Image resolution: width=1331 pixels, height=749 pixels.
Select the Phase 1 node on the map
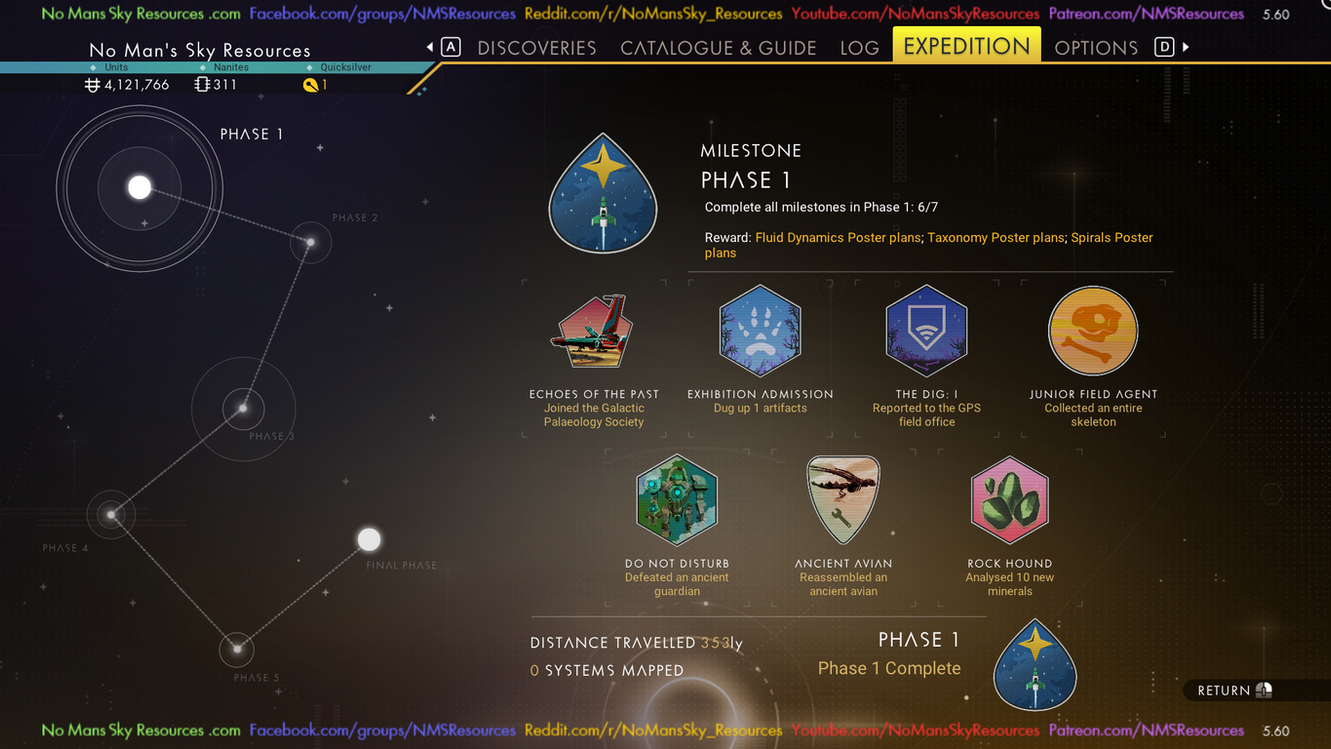(x=140, y=187)
